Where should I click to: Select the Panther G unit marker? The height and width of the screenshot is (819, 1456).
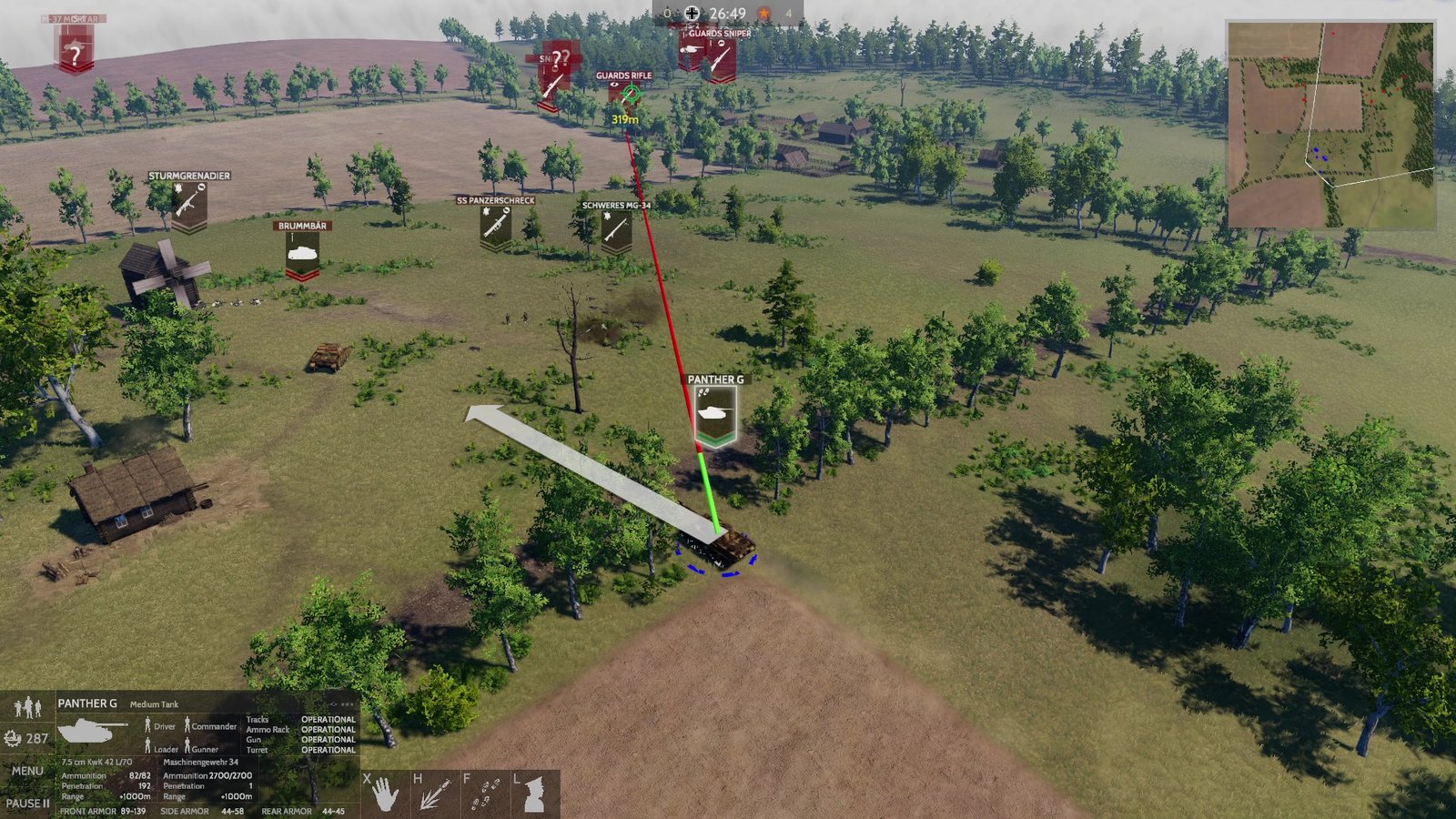coord(715,416)
